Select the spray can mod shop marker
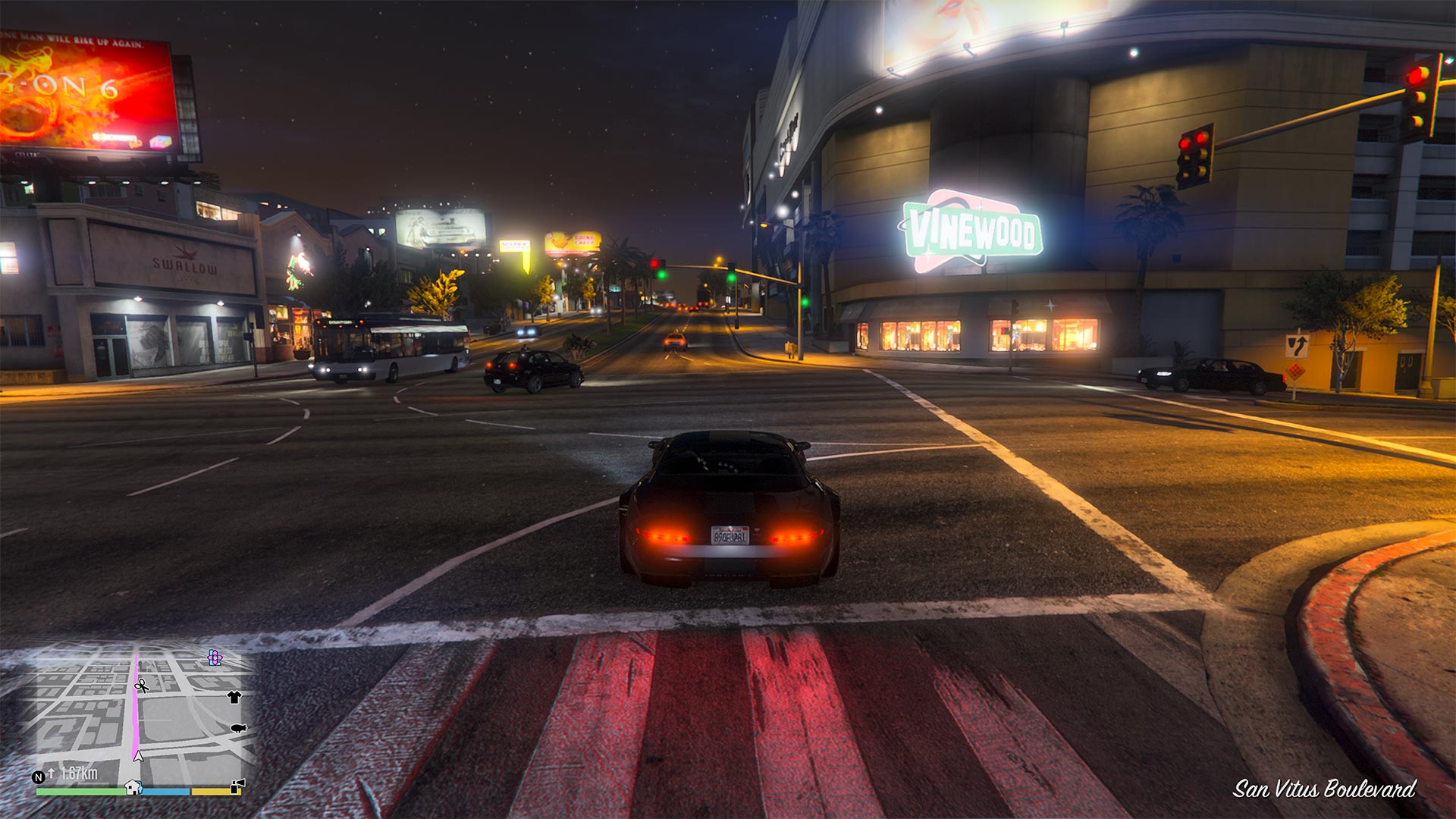The height and width of the screenshot is (819, 1456). pyautogui.click(x=237, y=786)
